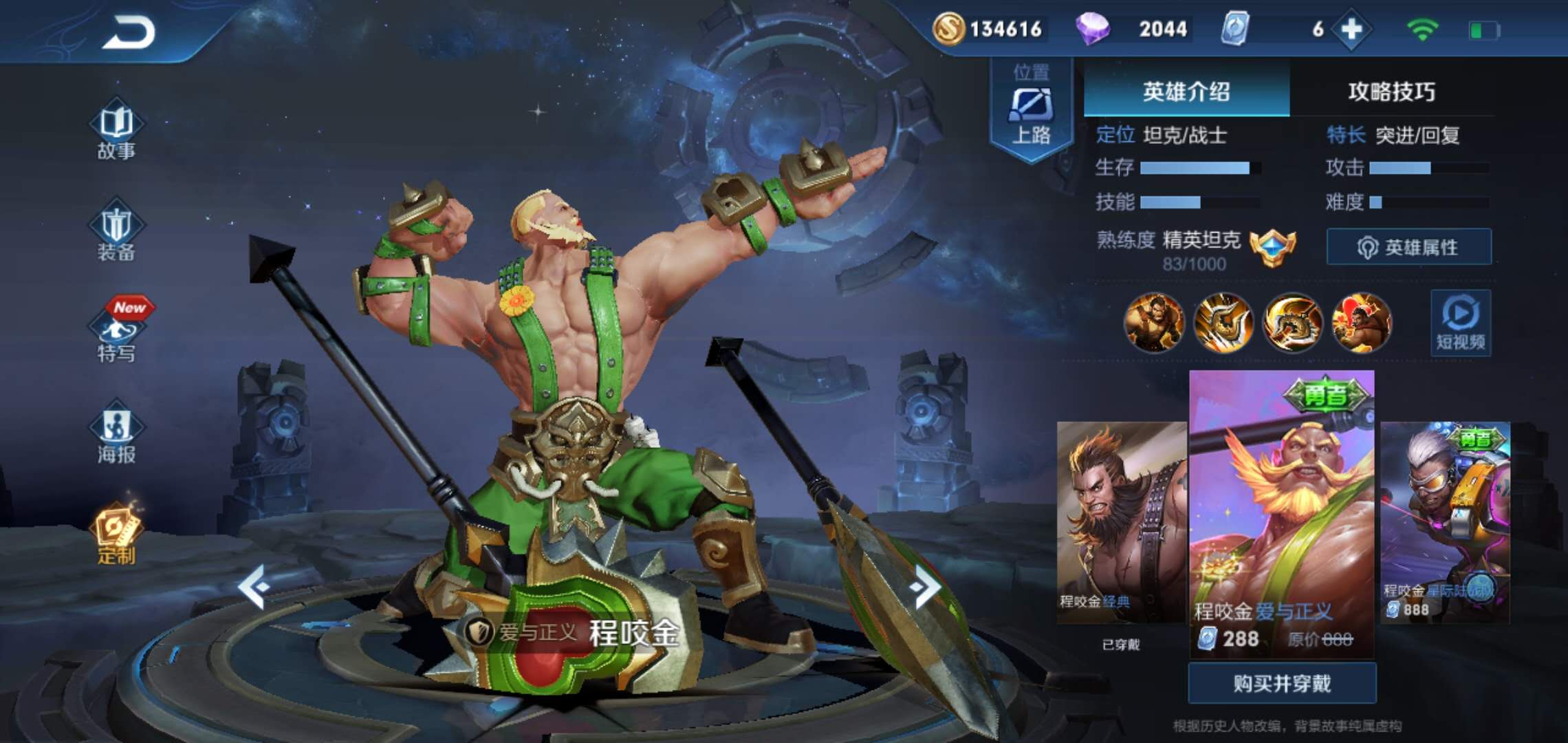Go back using the return arrow

pyautogui.click(x=129, y=32)
